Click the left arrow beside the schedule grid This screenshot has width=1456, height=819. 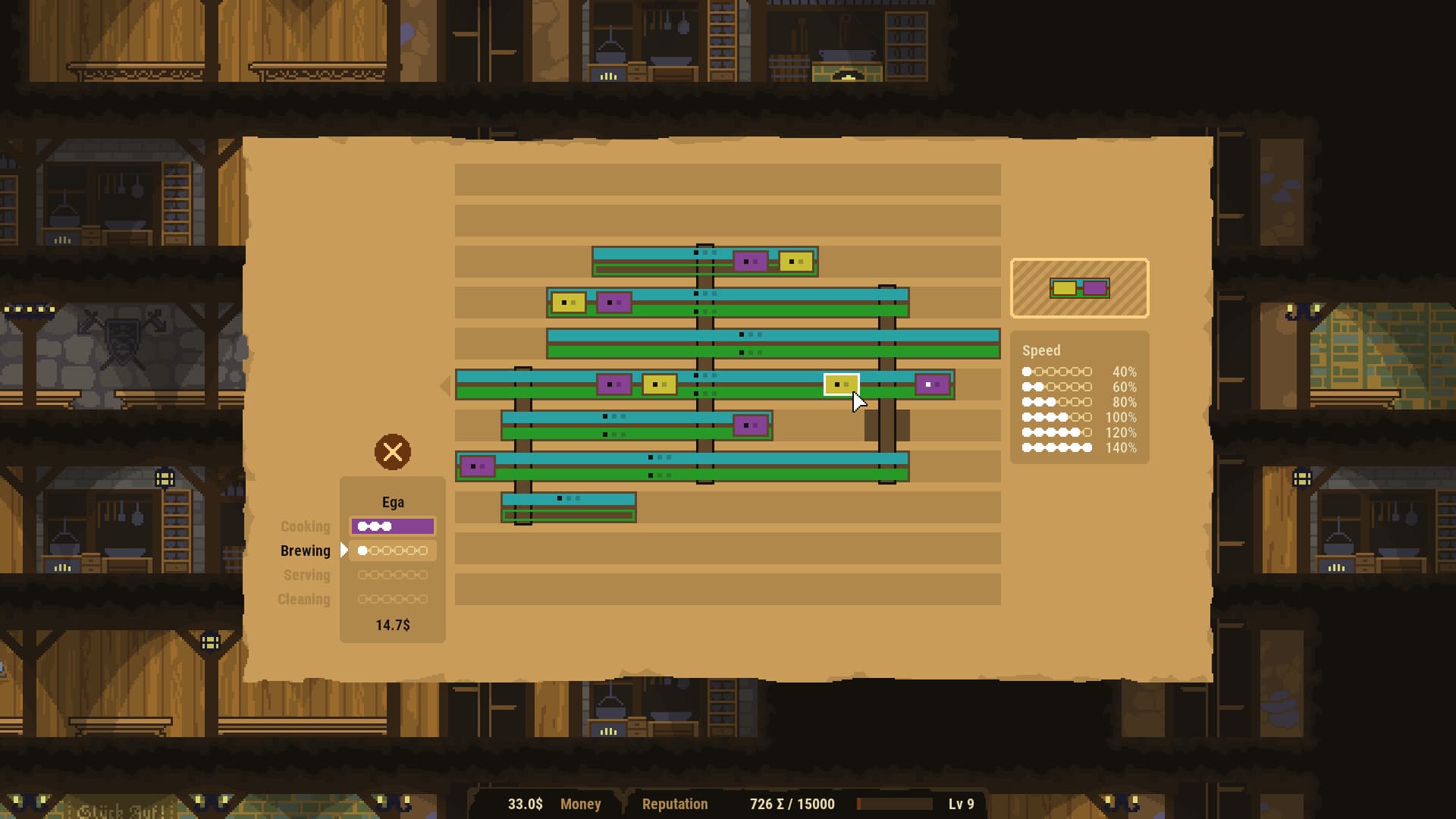tap(446, 385)
